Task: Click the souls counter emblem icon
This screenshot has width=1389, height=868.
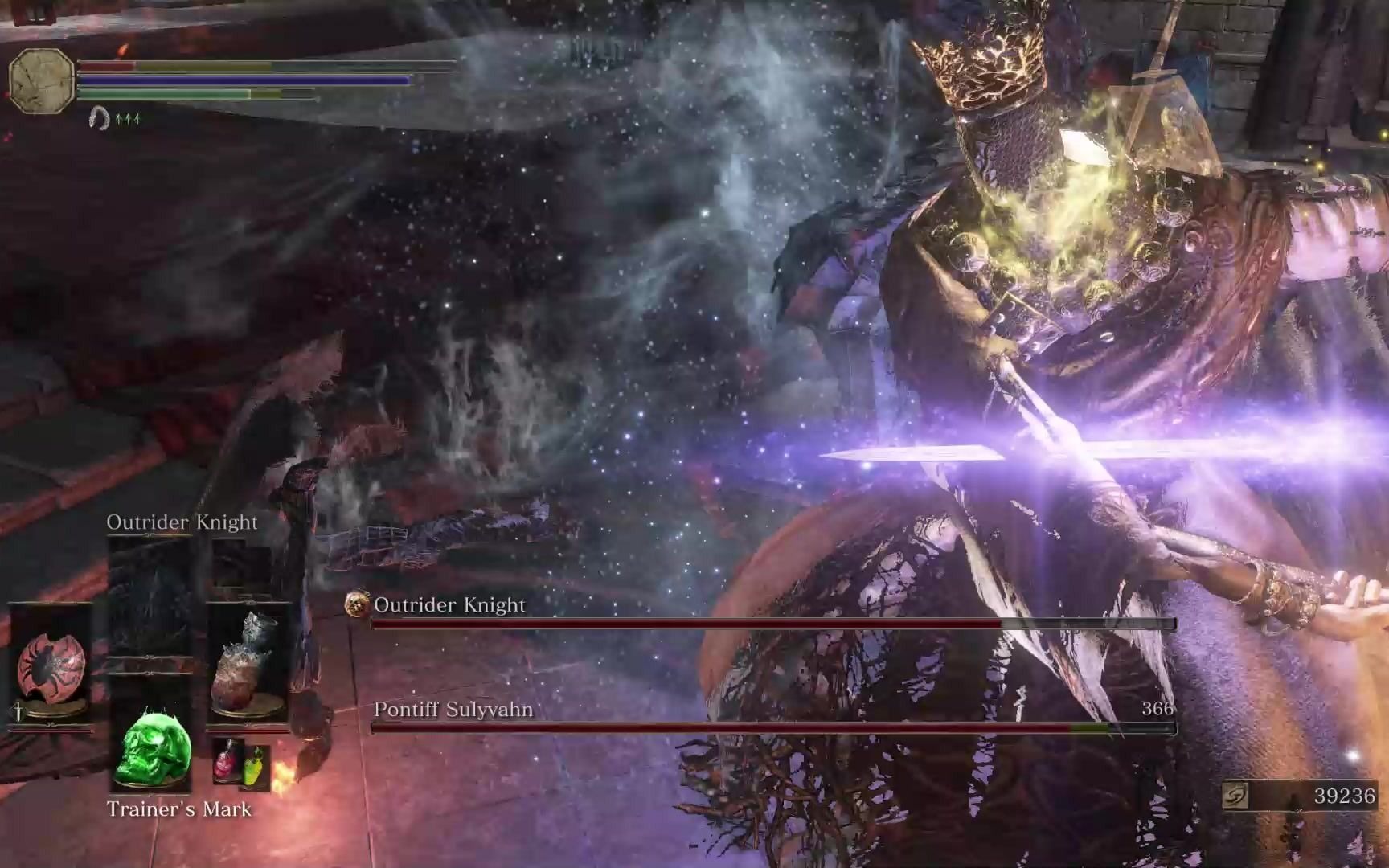Action: [x=1235, y=796]
